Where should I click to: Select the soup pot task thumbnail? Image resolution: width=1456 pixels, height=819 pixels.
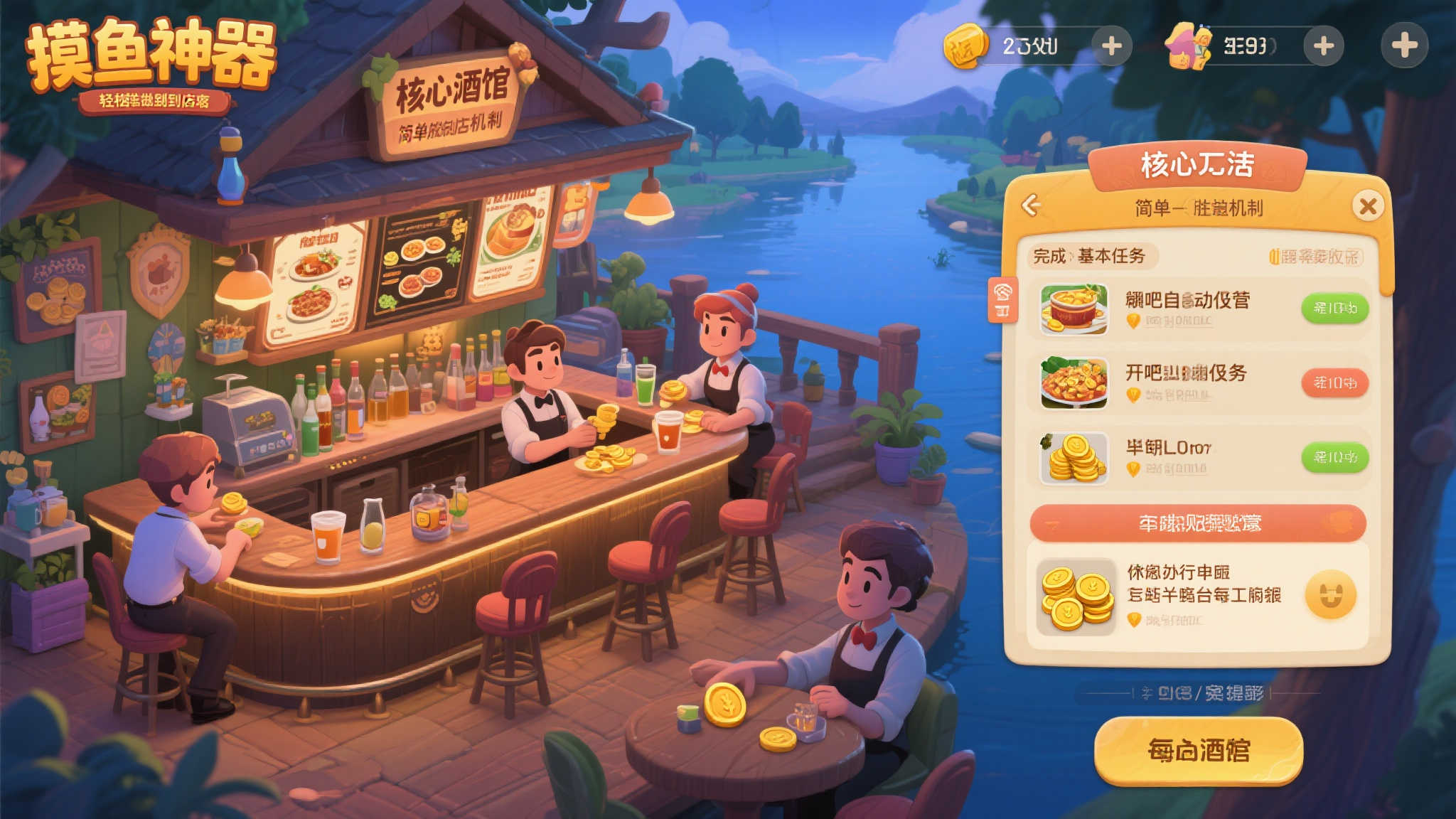pos(1074,309)
